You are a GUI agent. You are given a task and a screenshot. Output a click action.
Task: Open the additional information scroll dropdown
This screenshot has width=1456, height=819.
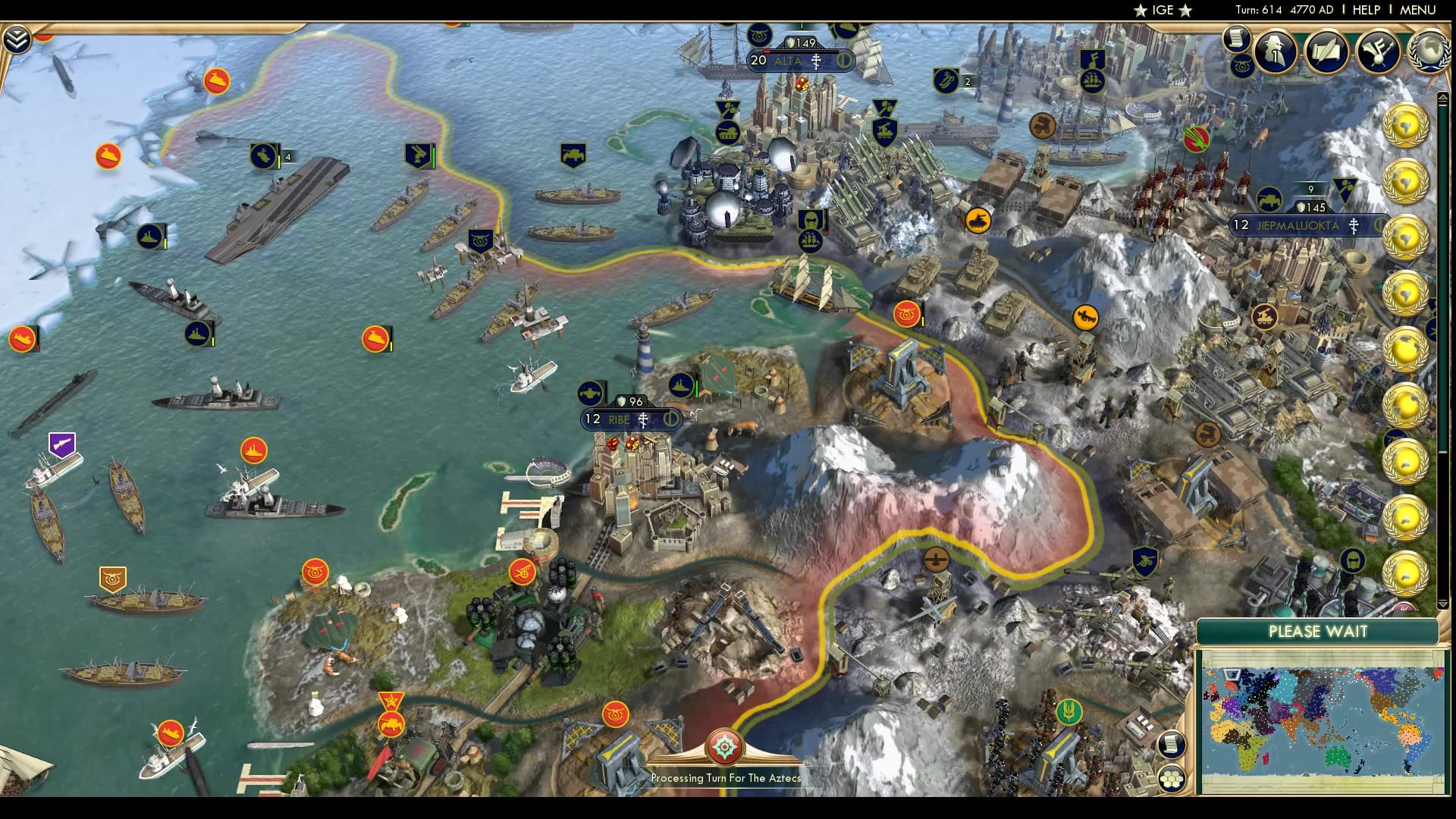point(1236,38)
